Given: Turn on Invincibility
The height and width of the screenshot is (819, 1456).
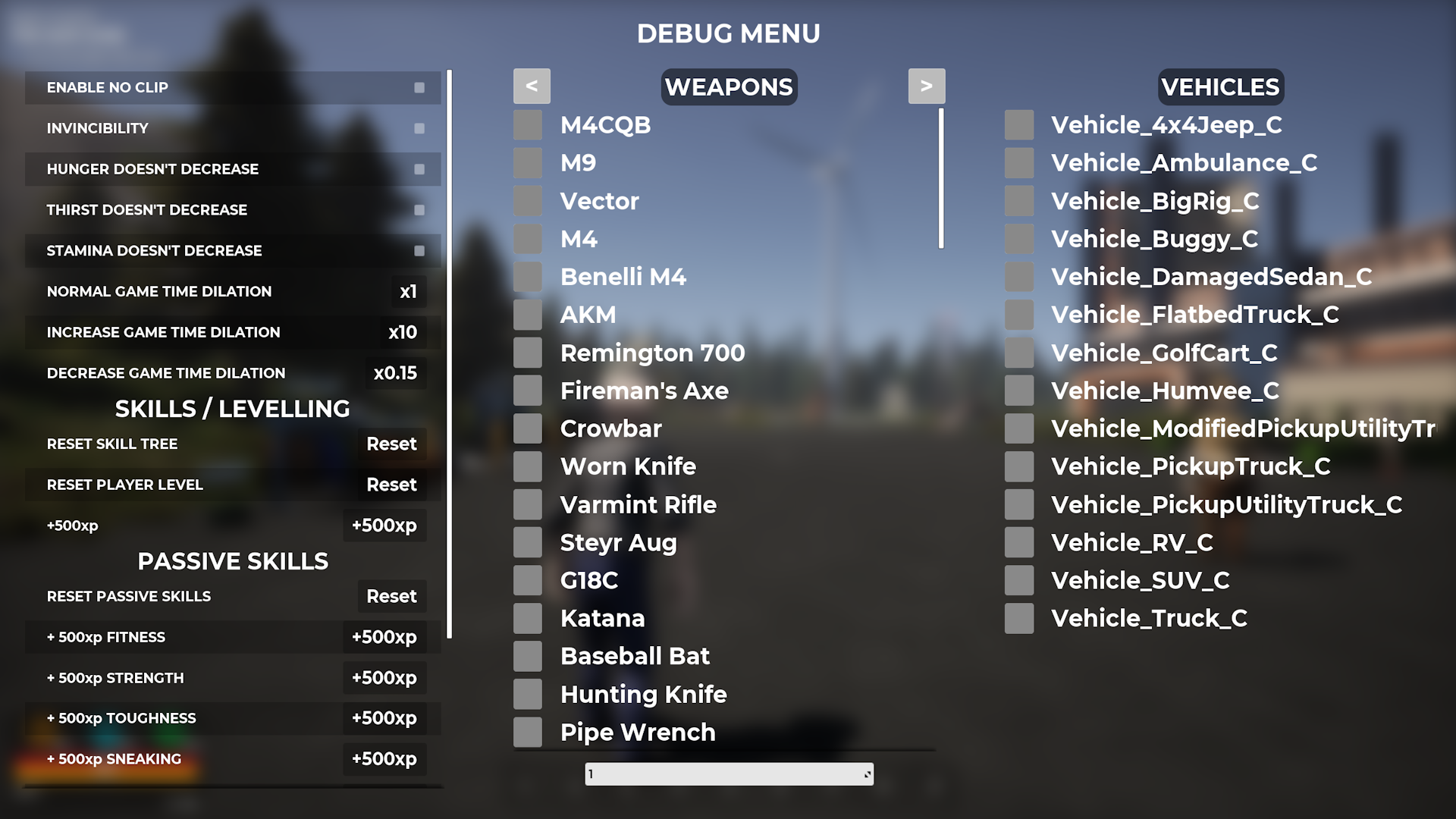Looking at the screenshot, I should click(418, 128).
